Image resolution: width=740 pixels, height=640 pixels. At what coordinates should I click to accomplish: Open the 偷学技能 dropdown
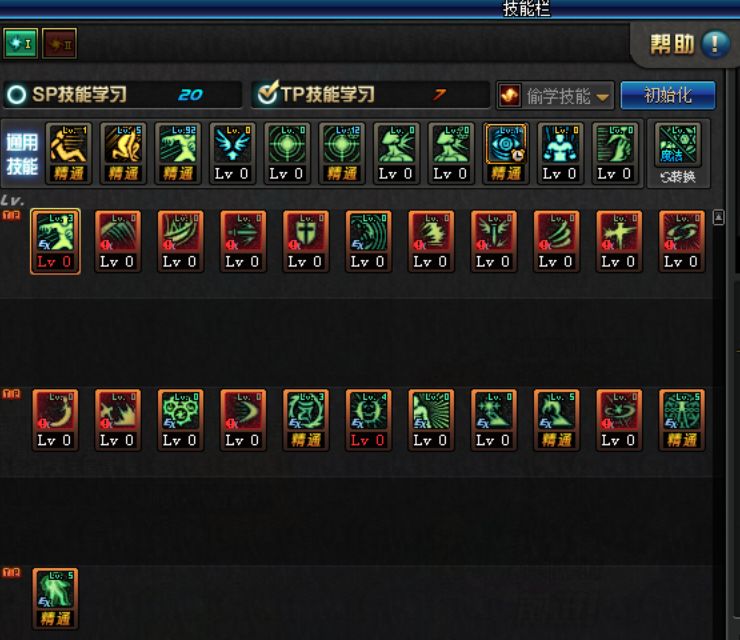[555, 96]
